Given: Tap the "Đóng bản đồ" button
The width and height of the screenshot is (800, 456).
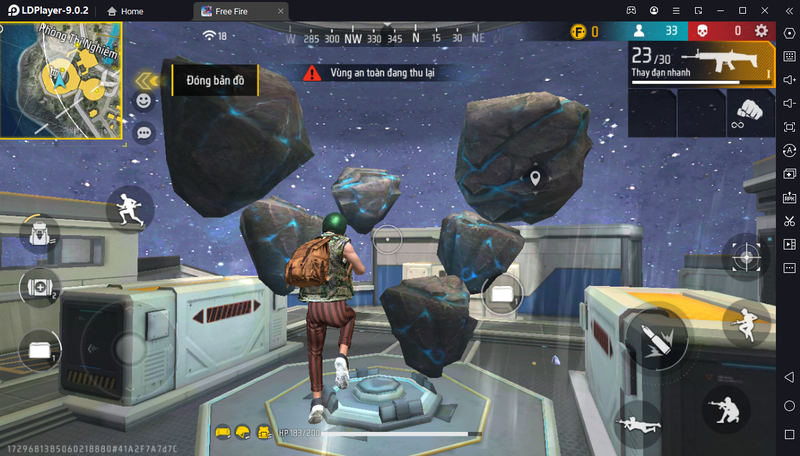Looking at the screenshot, I should (x=215, y=80).
